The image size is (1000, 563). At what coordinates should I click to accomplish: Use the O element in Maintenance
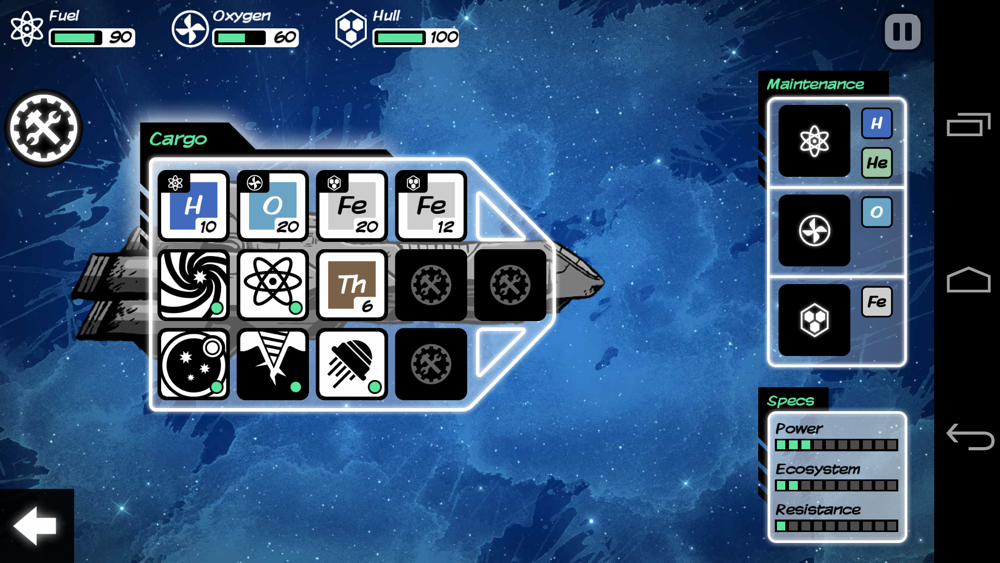(877, 212)
